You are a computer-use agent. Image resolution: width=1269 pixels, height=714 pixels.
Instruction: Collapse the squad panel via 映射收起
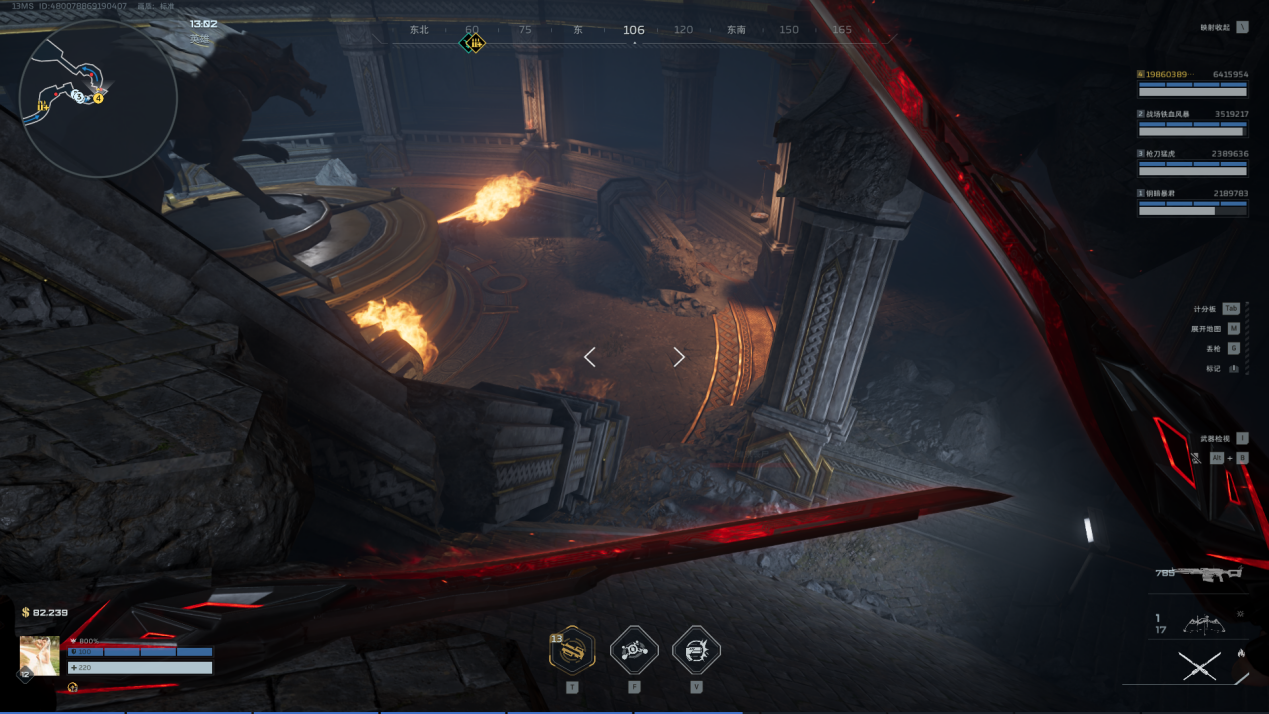[1225, 27]
